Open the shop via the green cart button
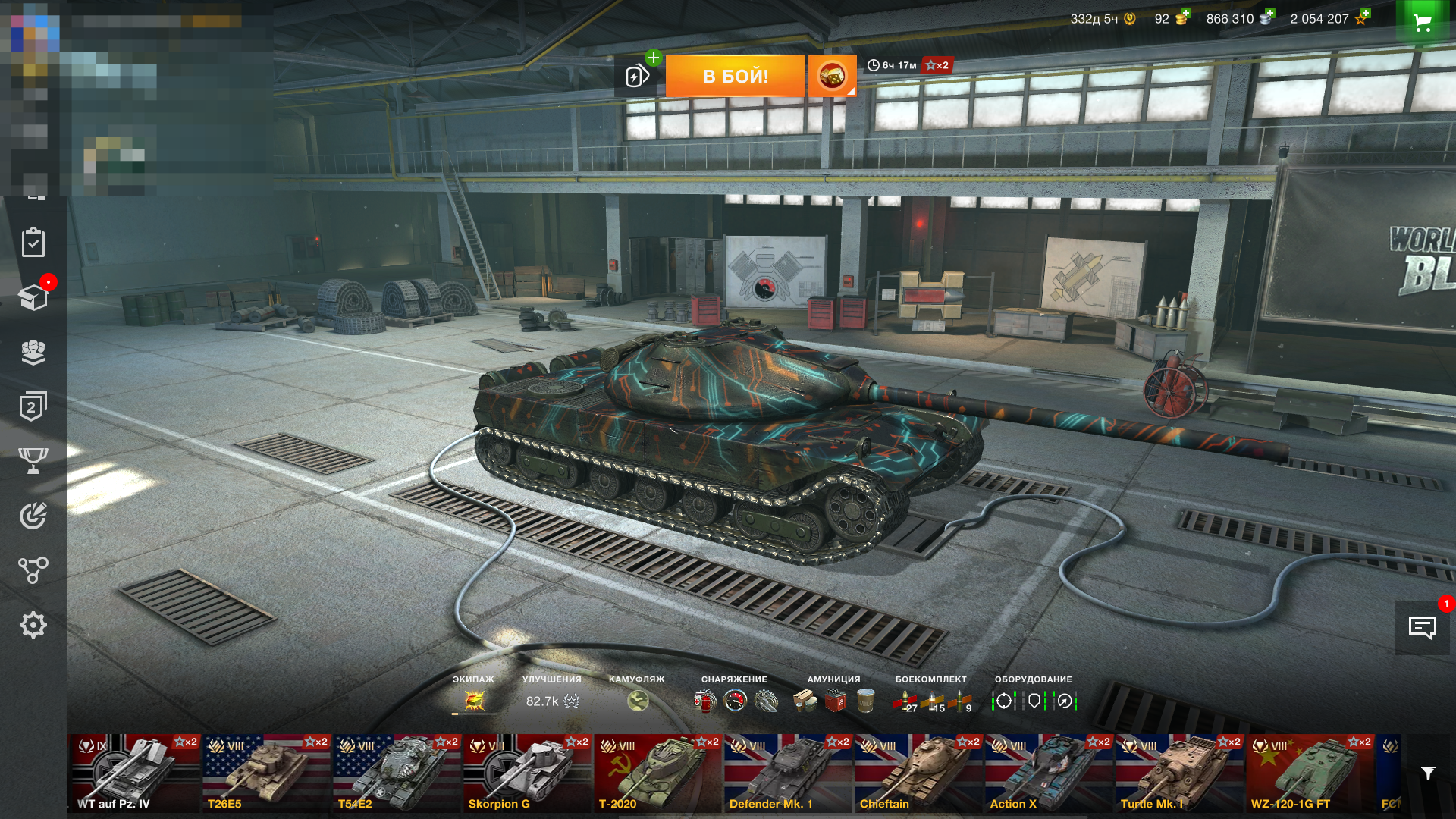 click(x=1423, y=22)
